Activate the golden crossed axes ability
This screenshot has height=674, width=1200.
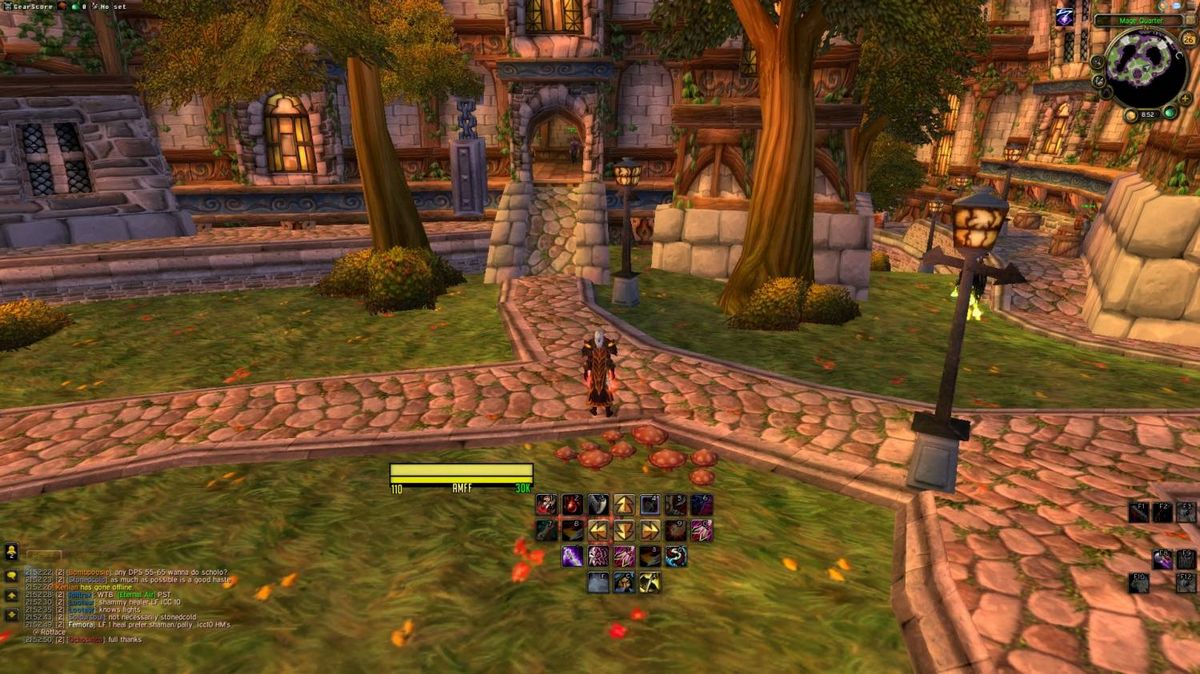(650, 582)
